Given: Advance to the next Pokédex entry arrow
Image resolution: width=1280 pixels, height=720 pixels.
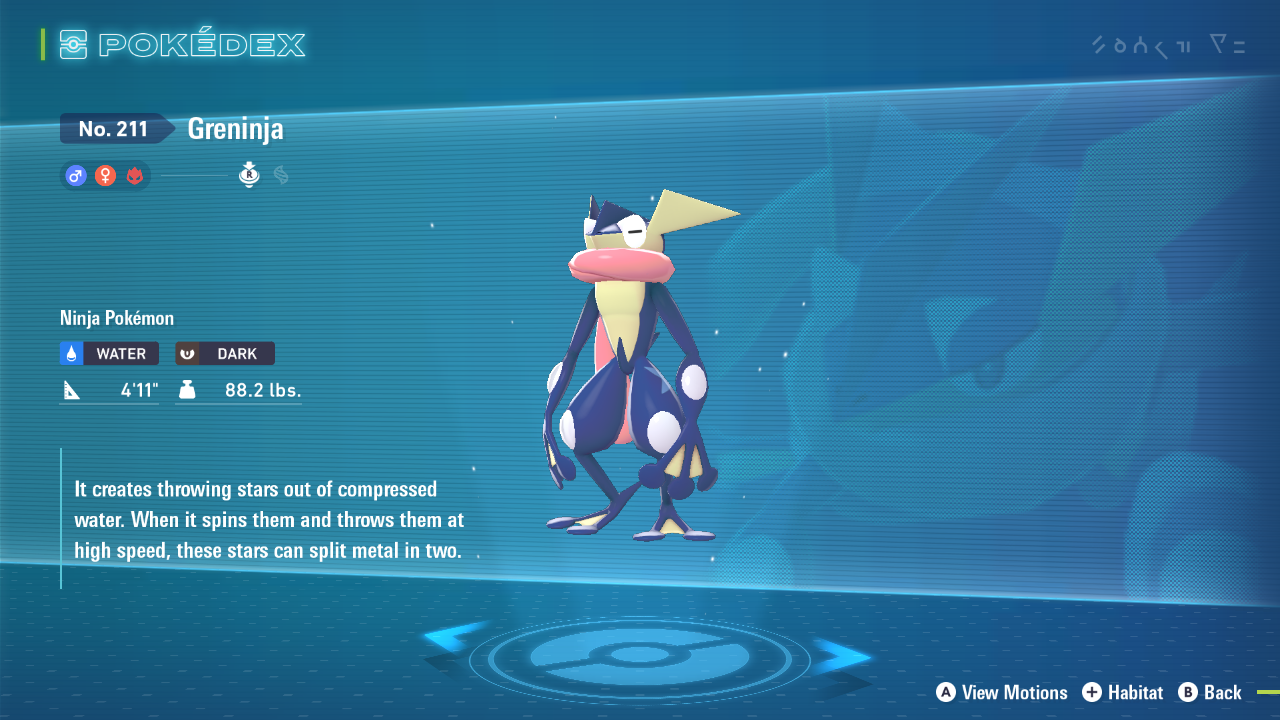Looking at the screenshot, I should [x=840, y=655].
